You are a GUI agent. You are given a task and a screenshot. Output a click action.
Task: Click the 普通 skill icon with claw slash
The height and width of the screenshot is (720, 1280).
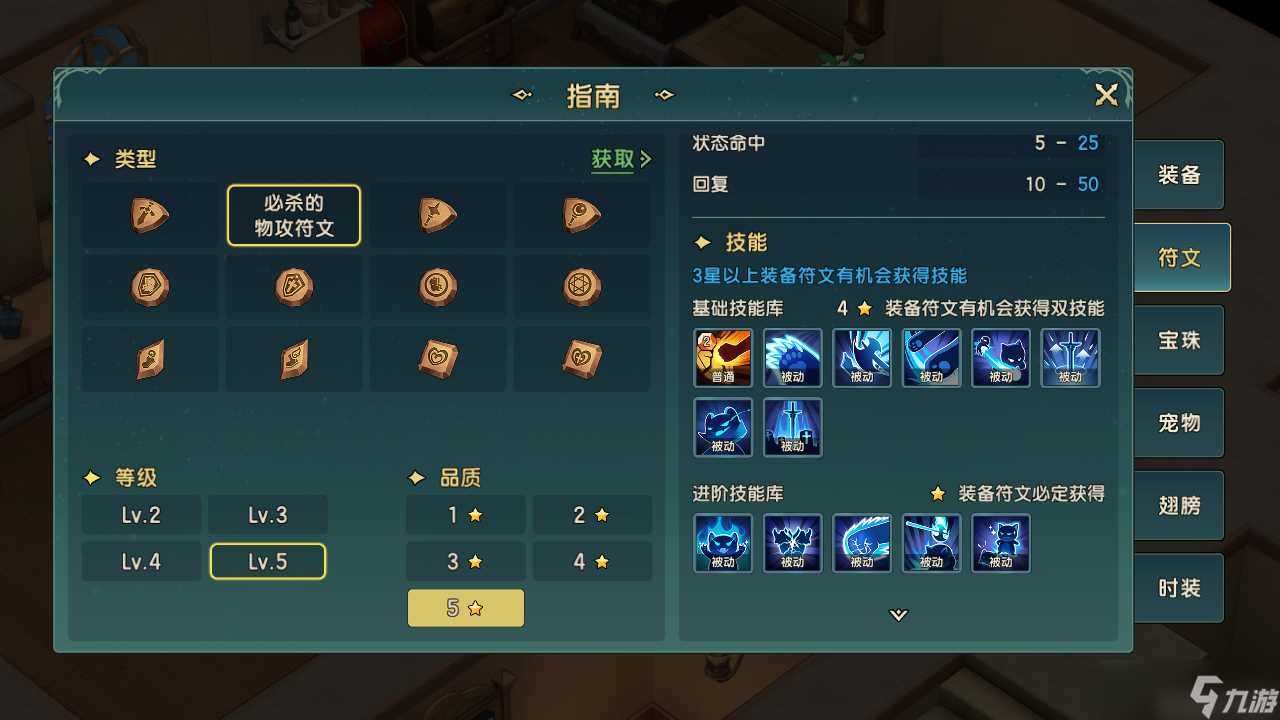722,357
